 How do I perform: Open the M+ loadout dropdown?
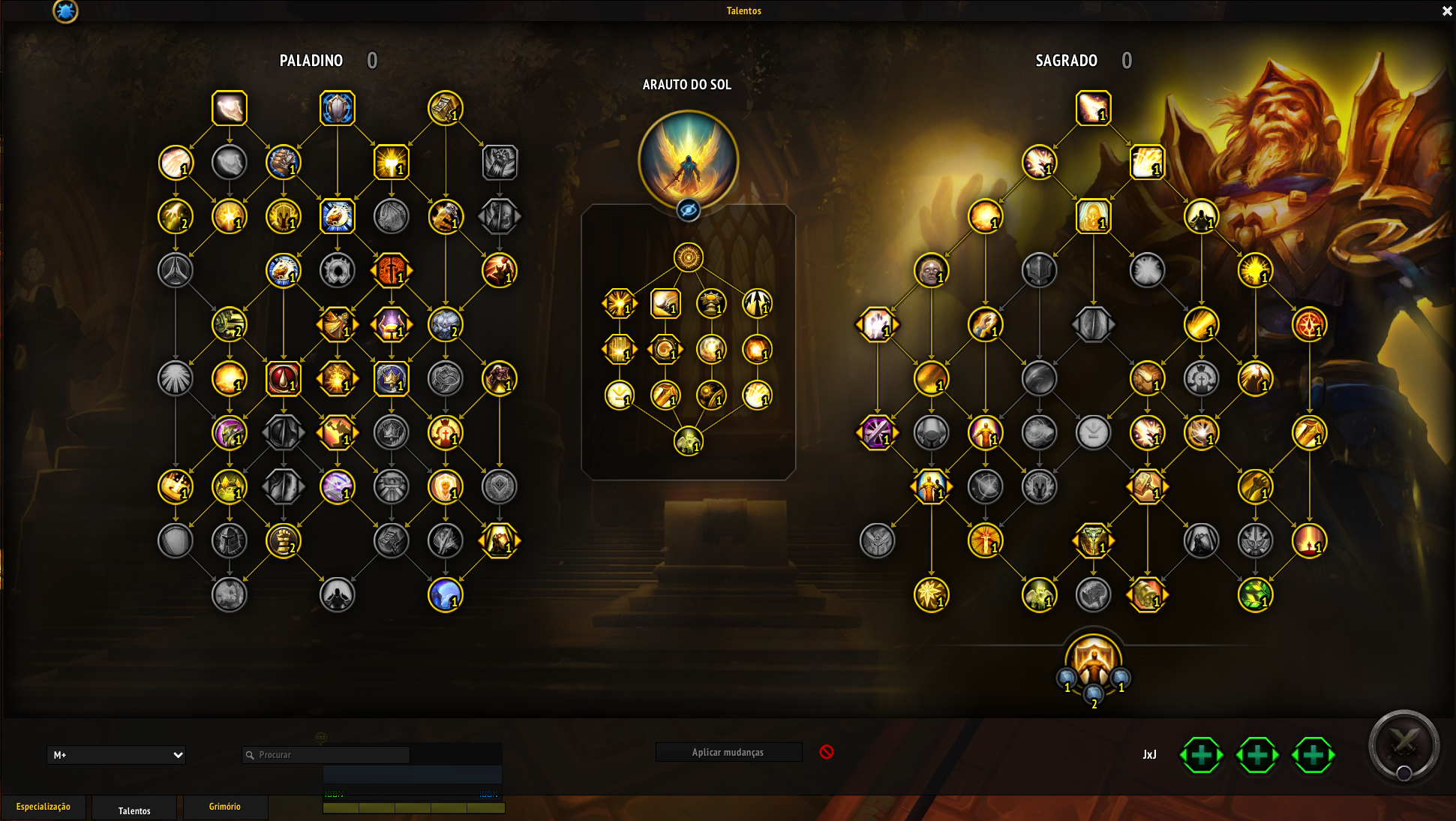[116, 755]
